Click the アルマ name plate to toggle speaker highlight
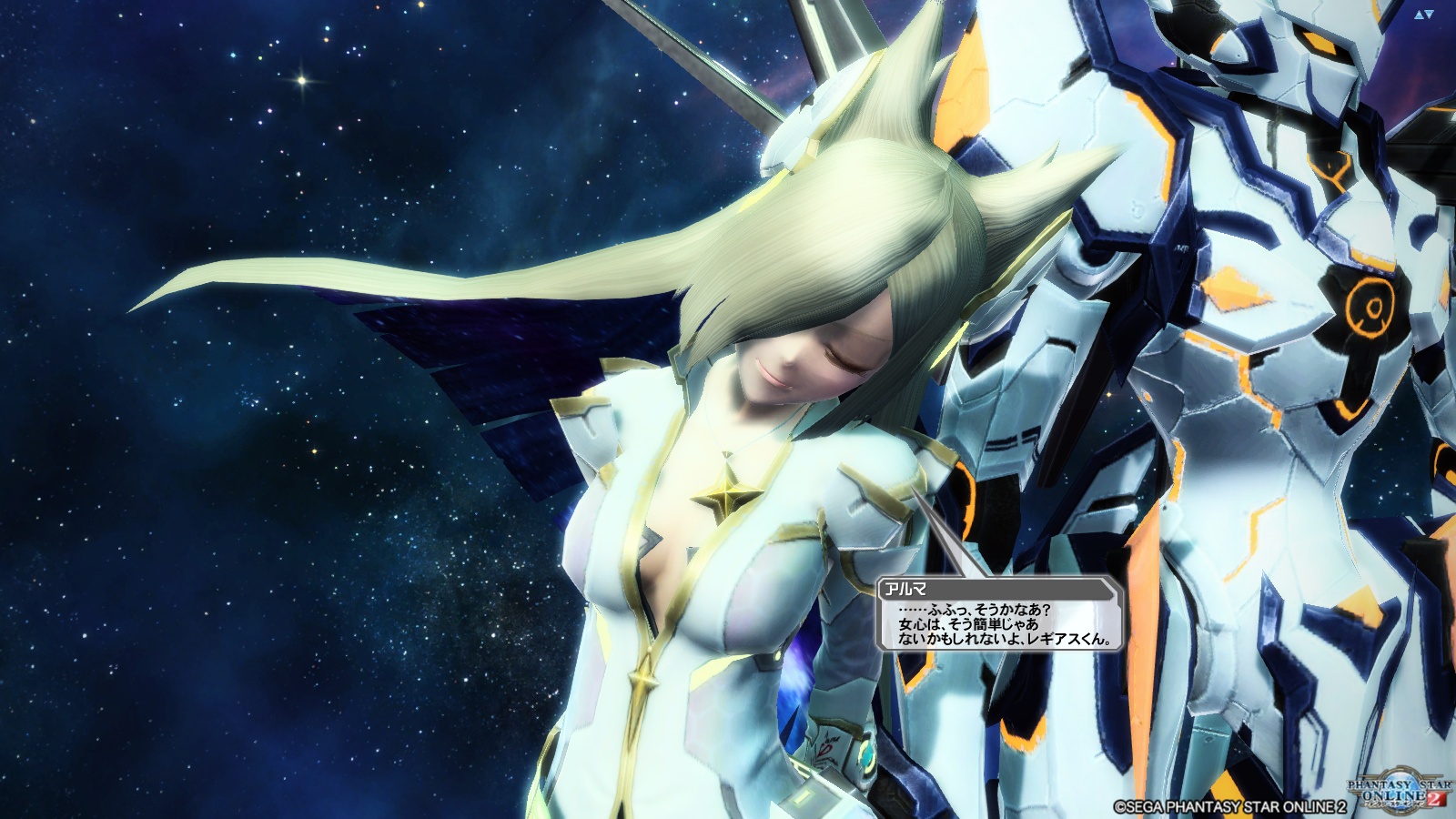Image resolution: width=1456 pixels, height=819 pixels. coord(905,590)
